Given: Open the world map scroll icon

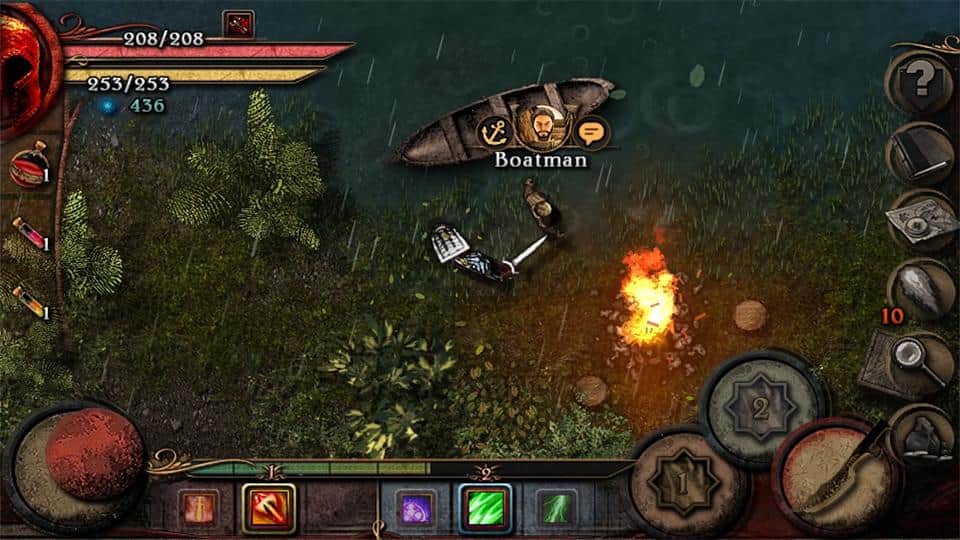Looking at the screenshot, I should click(921, 220).
